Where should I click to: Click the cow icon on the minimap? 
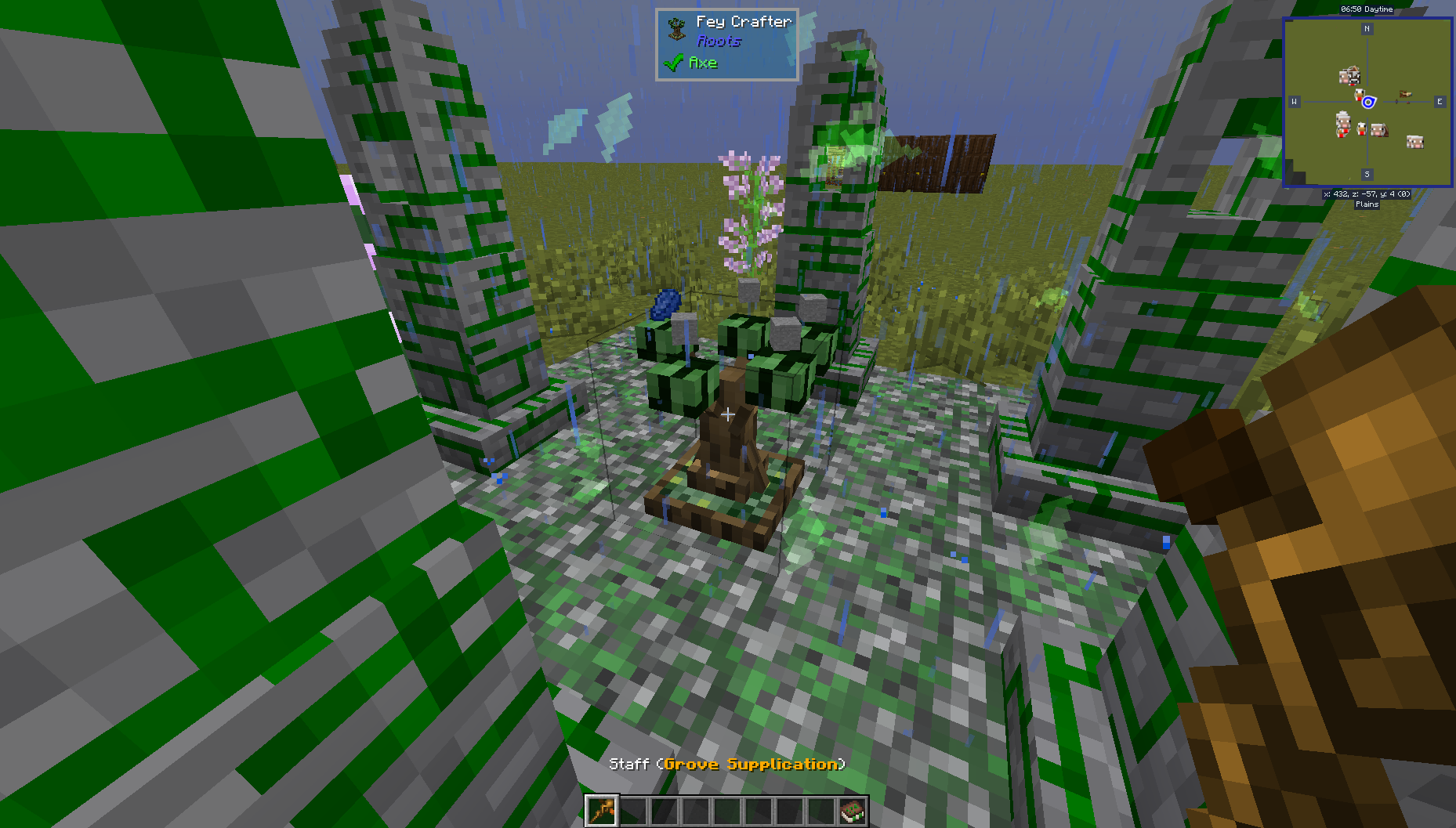pos(1353,78)
